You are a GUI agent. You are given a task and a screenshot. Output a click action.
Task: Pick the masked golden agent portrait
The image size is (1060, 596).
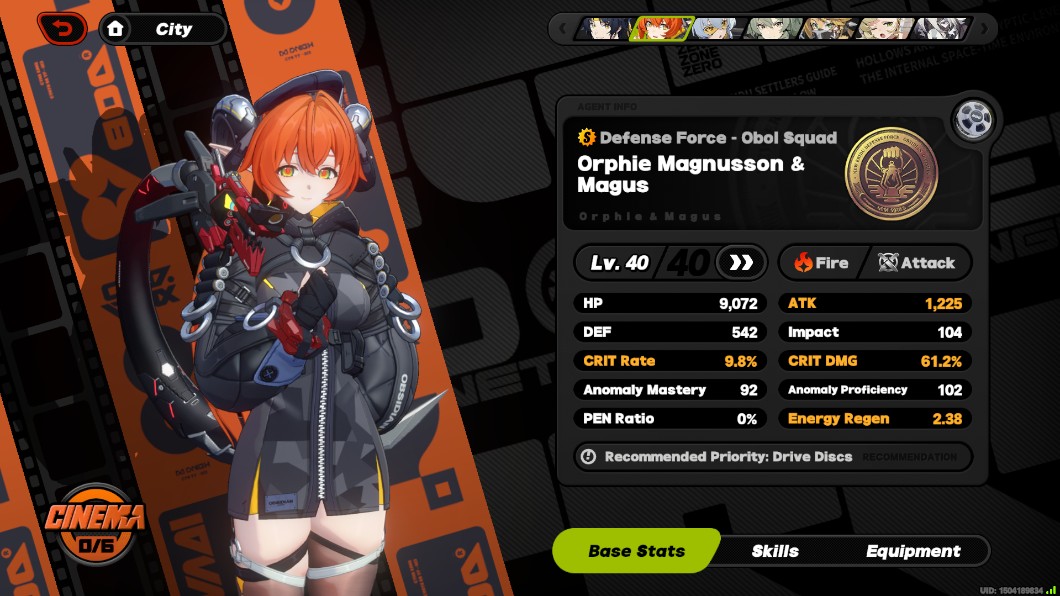point(828,28)
